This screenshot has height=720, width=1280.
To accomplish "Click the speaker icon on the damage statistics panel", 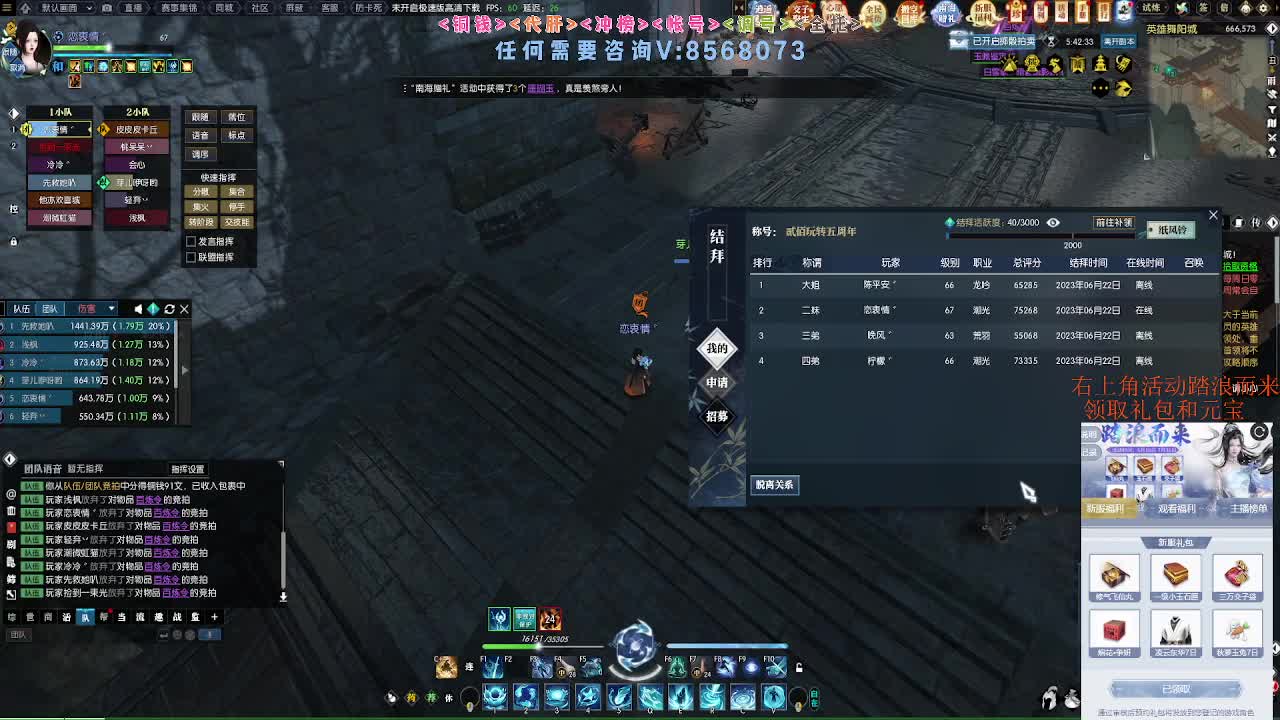I will coord(138,309).
